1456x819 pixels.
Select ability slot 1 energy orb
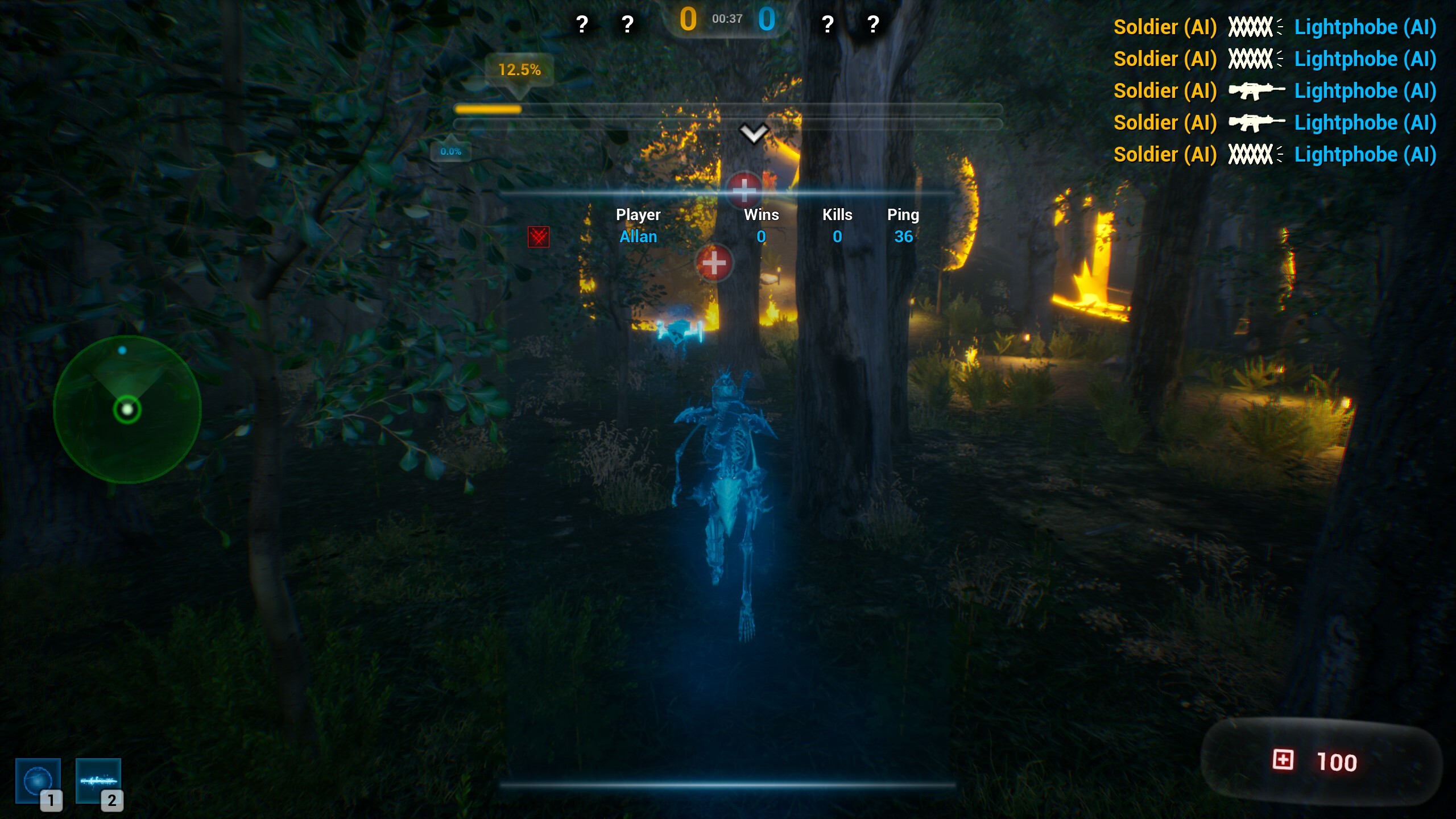click(x=39, y=780)
